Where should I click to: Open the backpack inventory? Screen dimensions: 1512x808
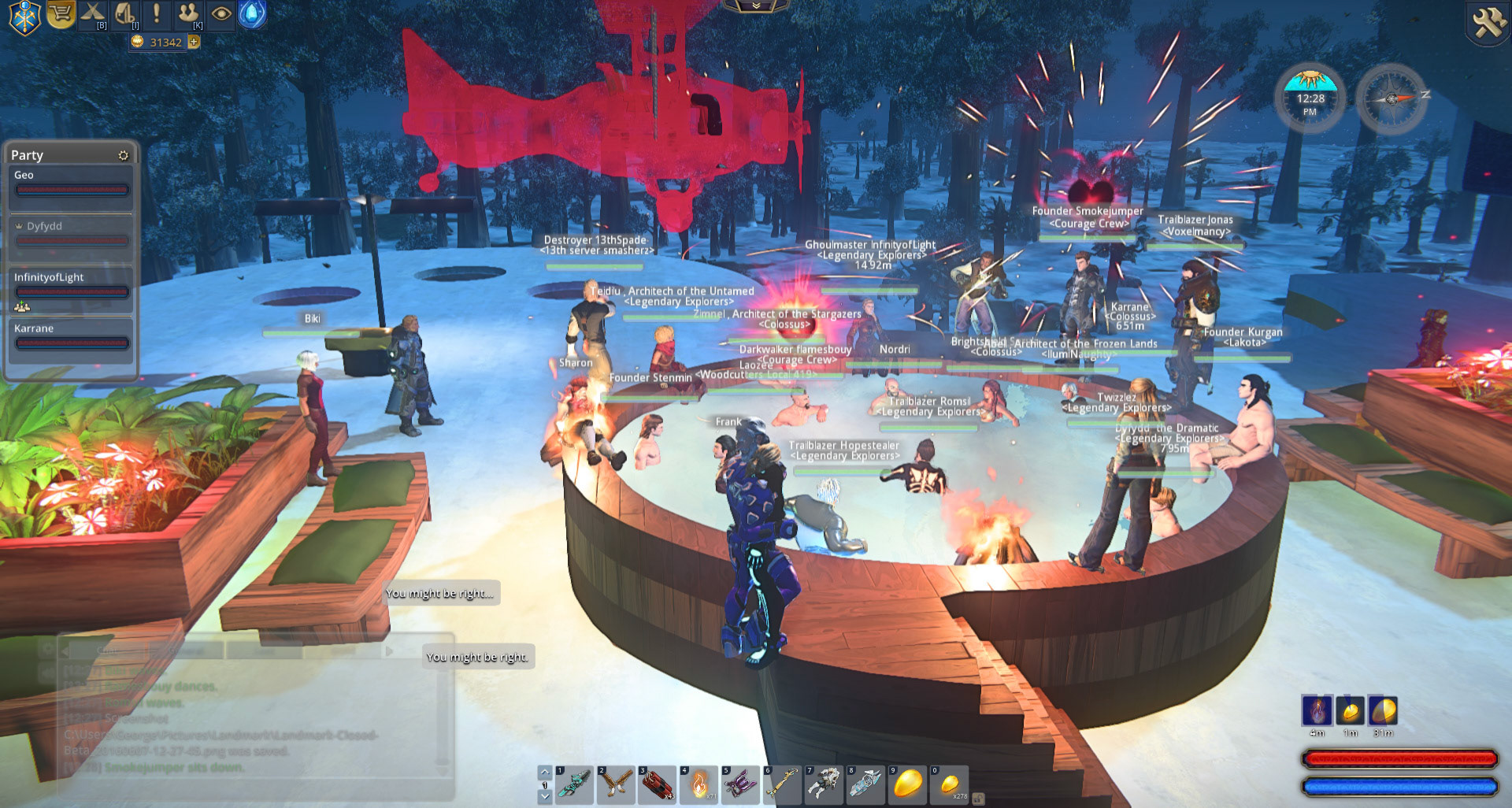[x=125, y=14]
